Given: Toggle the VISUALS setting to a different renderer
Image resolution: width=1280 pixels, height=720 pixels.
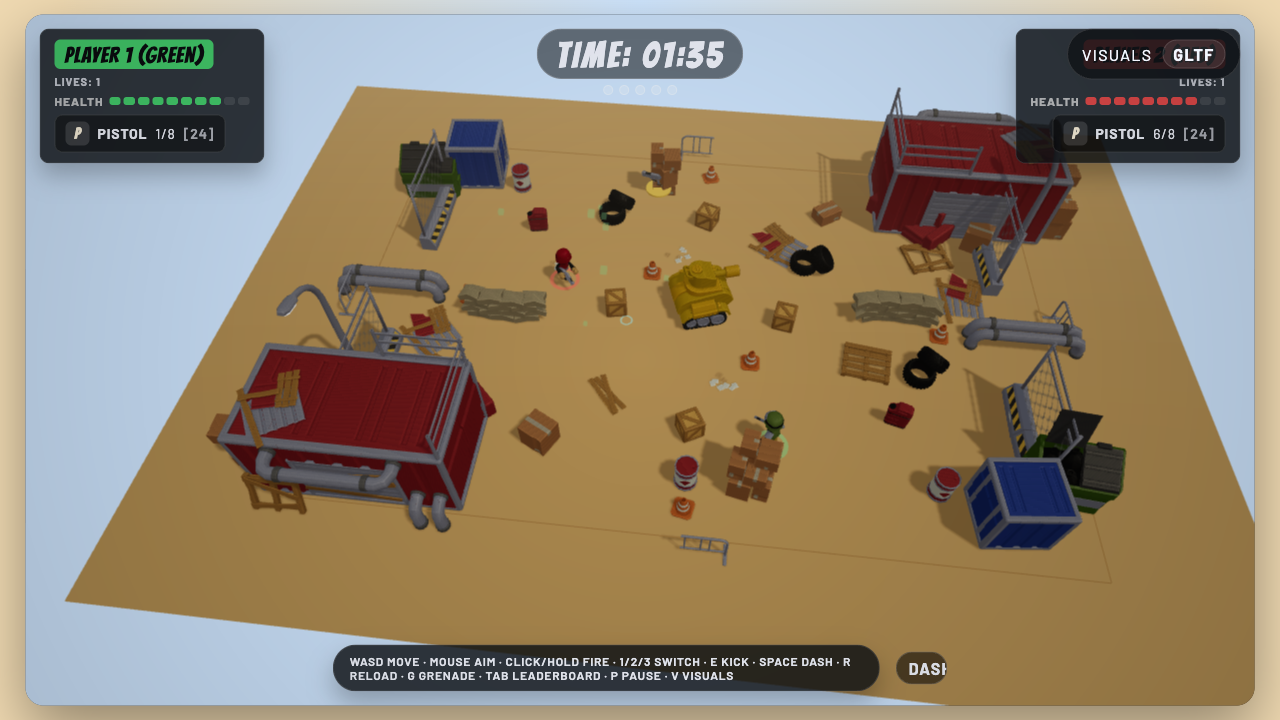Looking at the screenshot, I should tap(1117, 55).
